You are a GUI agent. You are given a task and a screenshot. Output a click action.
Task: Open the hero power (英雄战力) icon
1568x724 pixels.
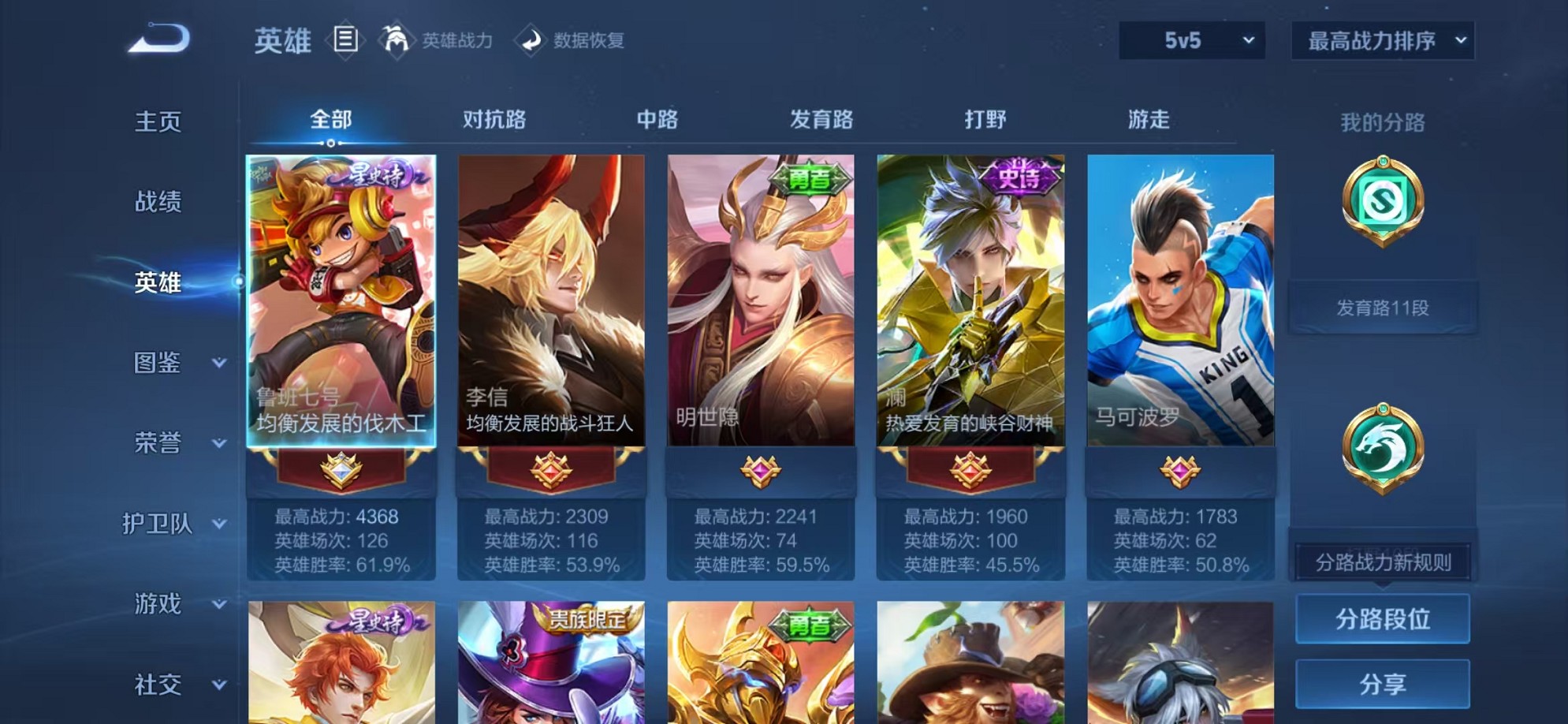[398, 40]
